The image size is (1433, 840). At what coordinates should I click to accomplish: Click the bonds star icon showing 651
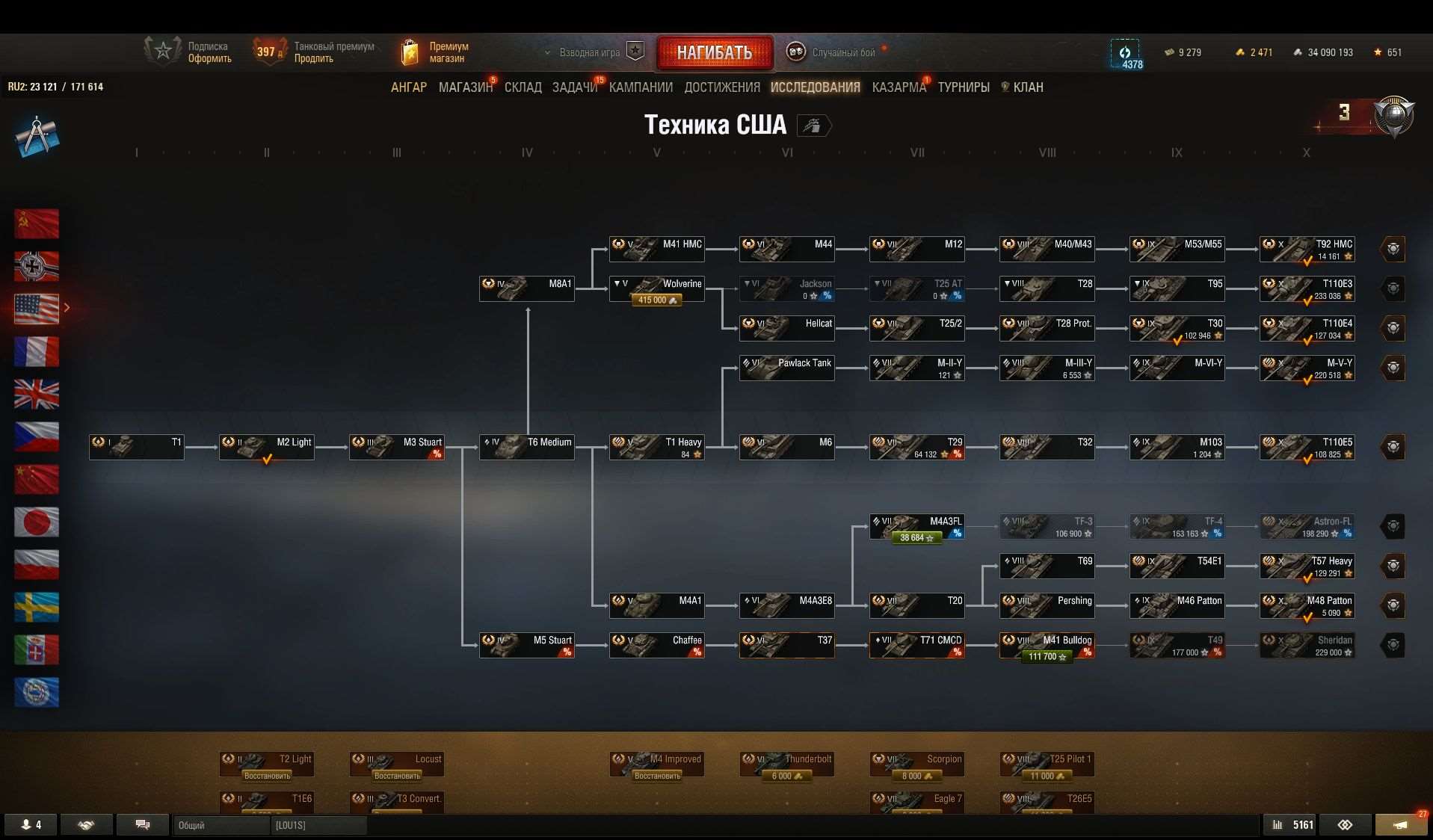tap(1378, 52)
